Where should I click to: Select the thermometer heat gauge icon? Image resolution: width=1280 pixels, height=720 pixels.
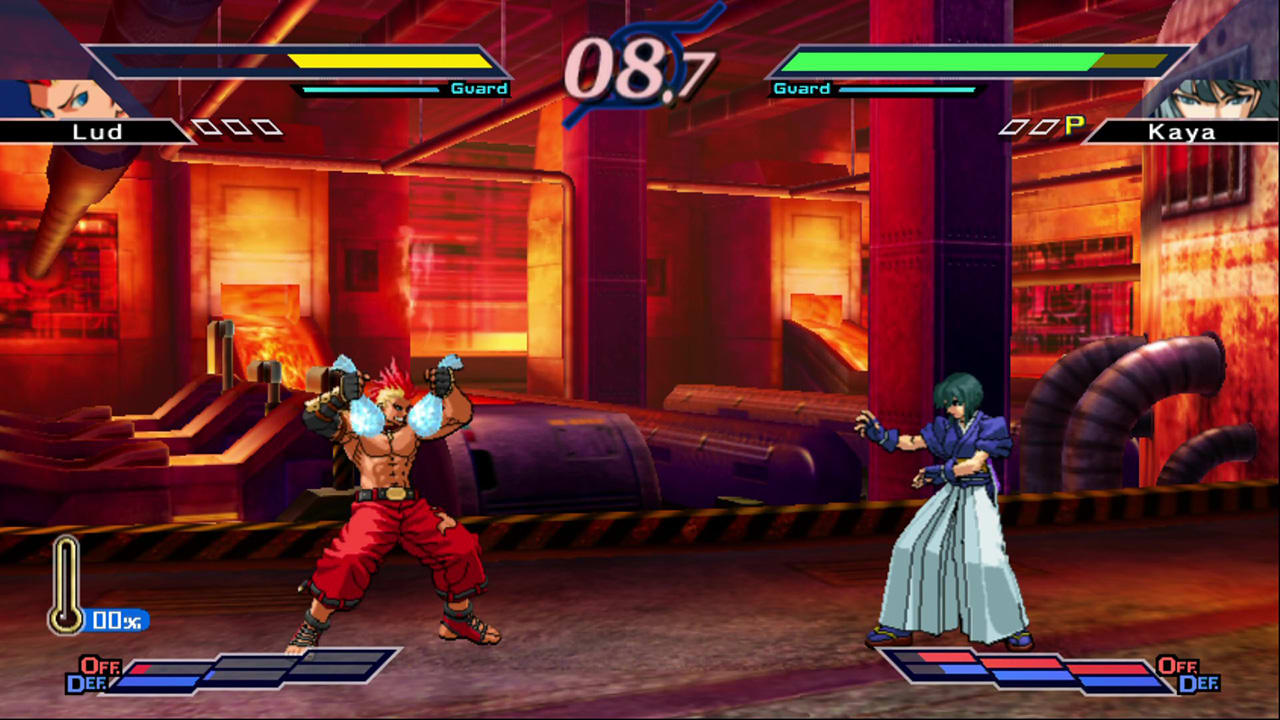[63, 585]
